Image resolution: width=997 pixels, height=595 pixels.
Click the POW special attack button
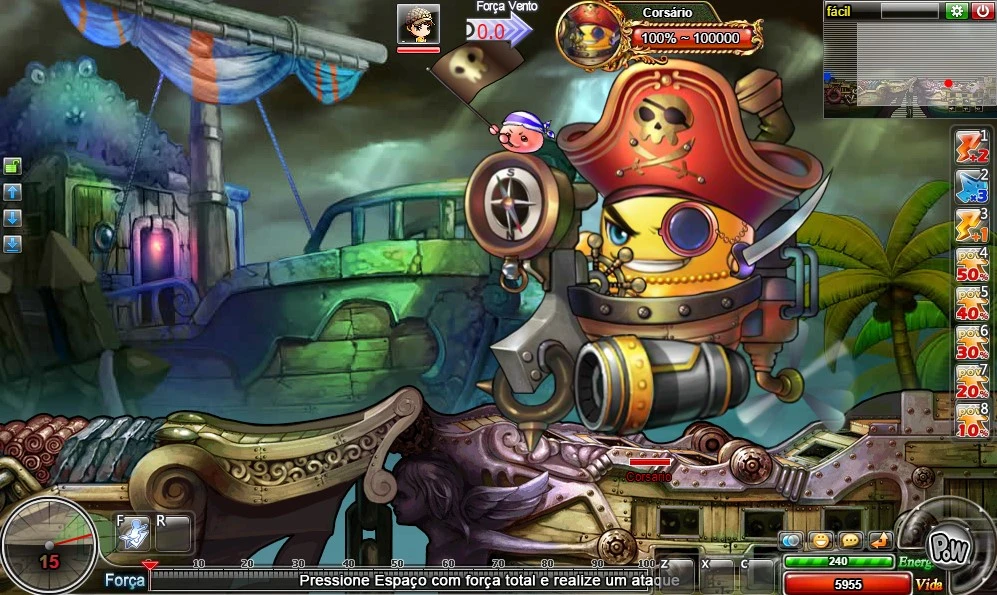point(945,547)
